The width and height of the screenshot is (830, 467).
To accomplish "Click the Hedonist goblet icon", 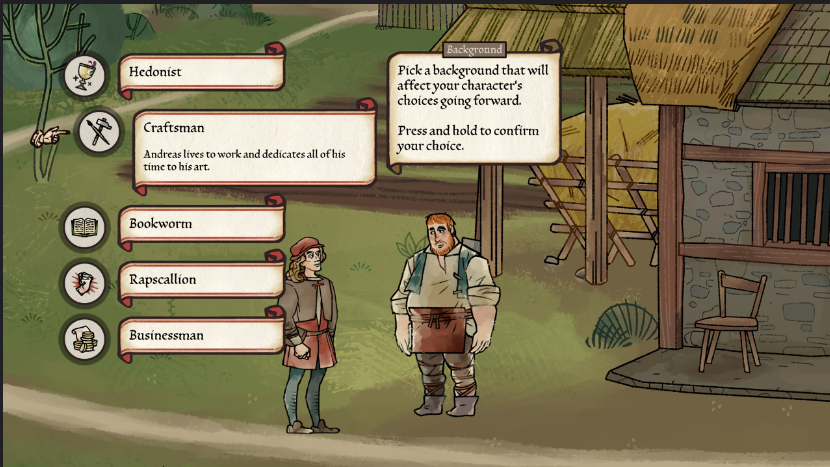I will coord(84,74).
